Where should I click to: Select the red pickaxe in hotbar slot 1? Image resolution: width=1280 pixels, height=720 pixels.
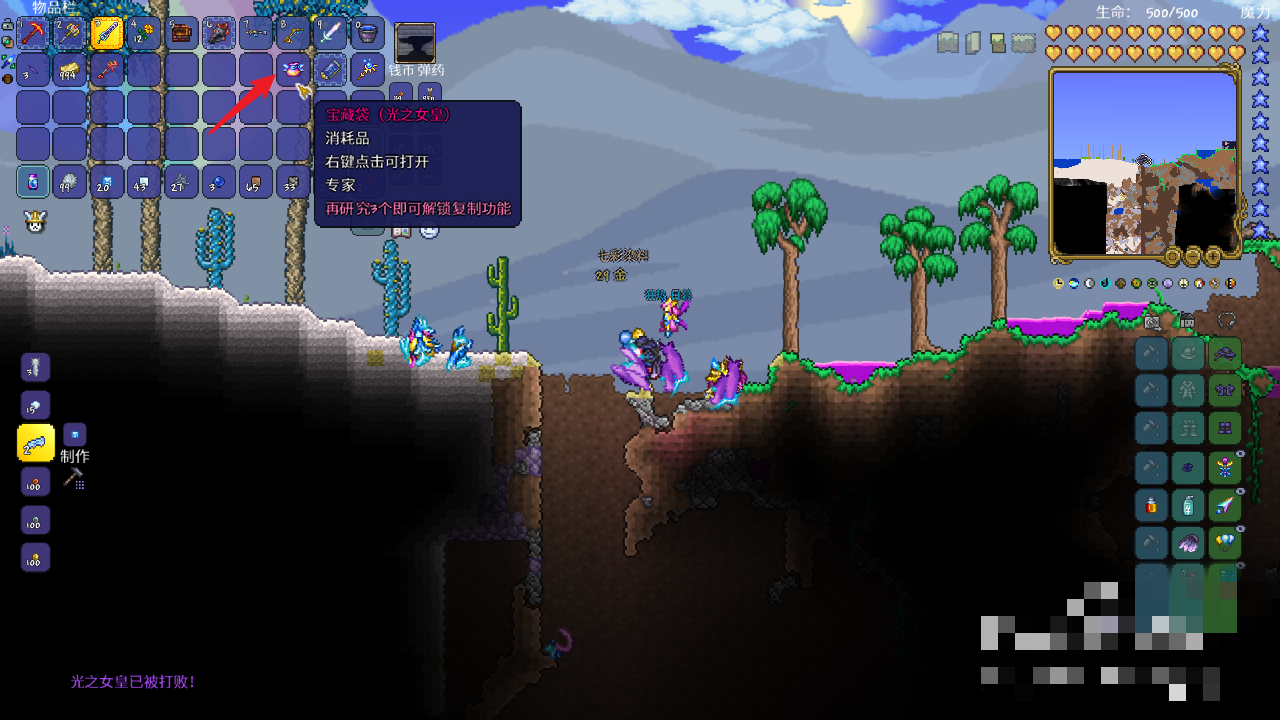tap(34, 33)
